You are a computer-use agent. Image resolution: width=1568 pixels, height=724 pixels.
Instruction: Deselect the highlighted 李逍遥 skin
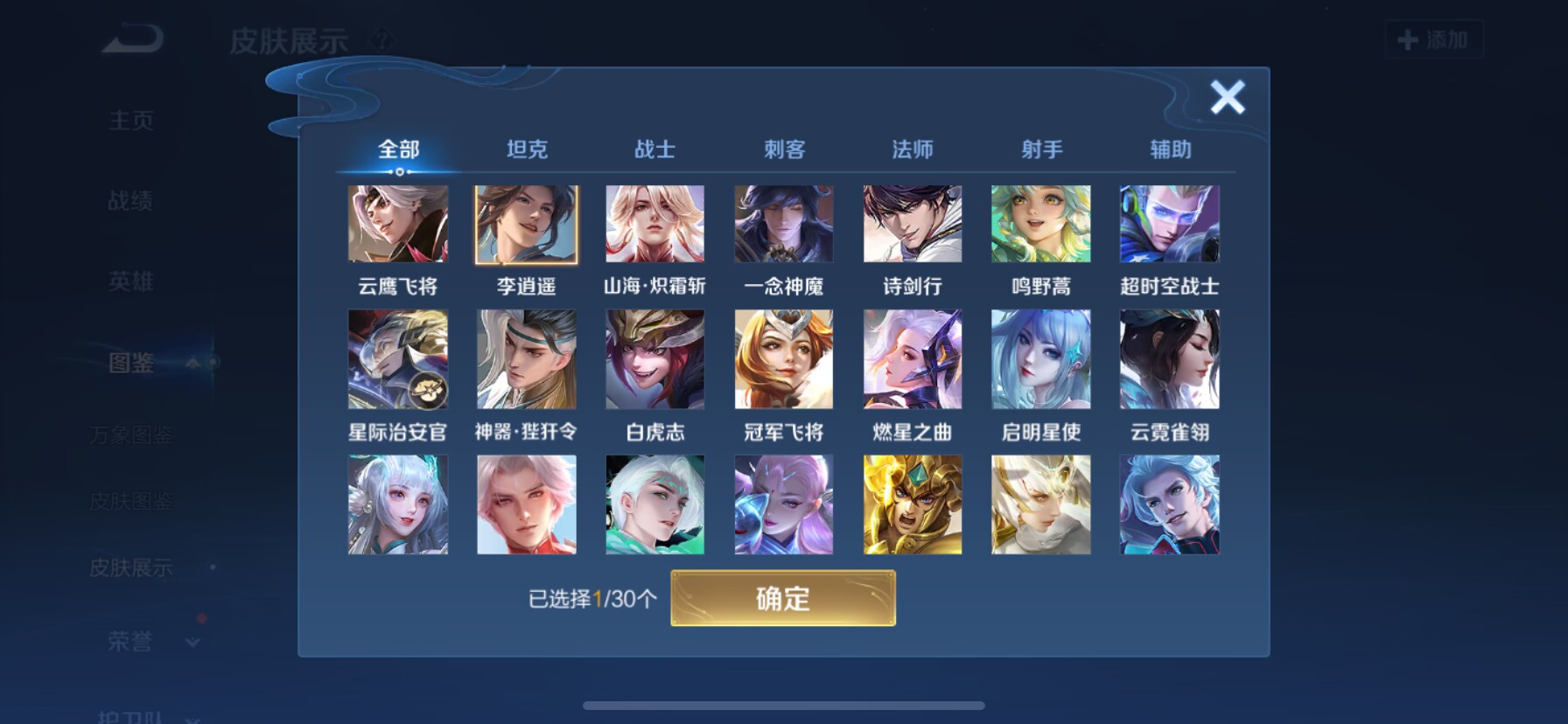pos(526,225)
